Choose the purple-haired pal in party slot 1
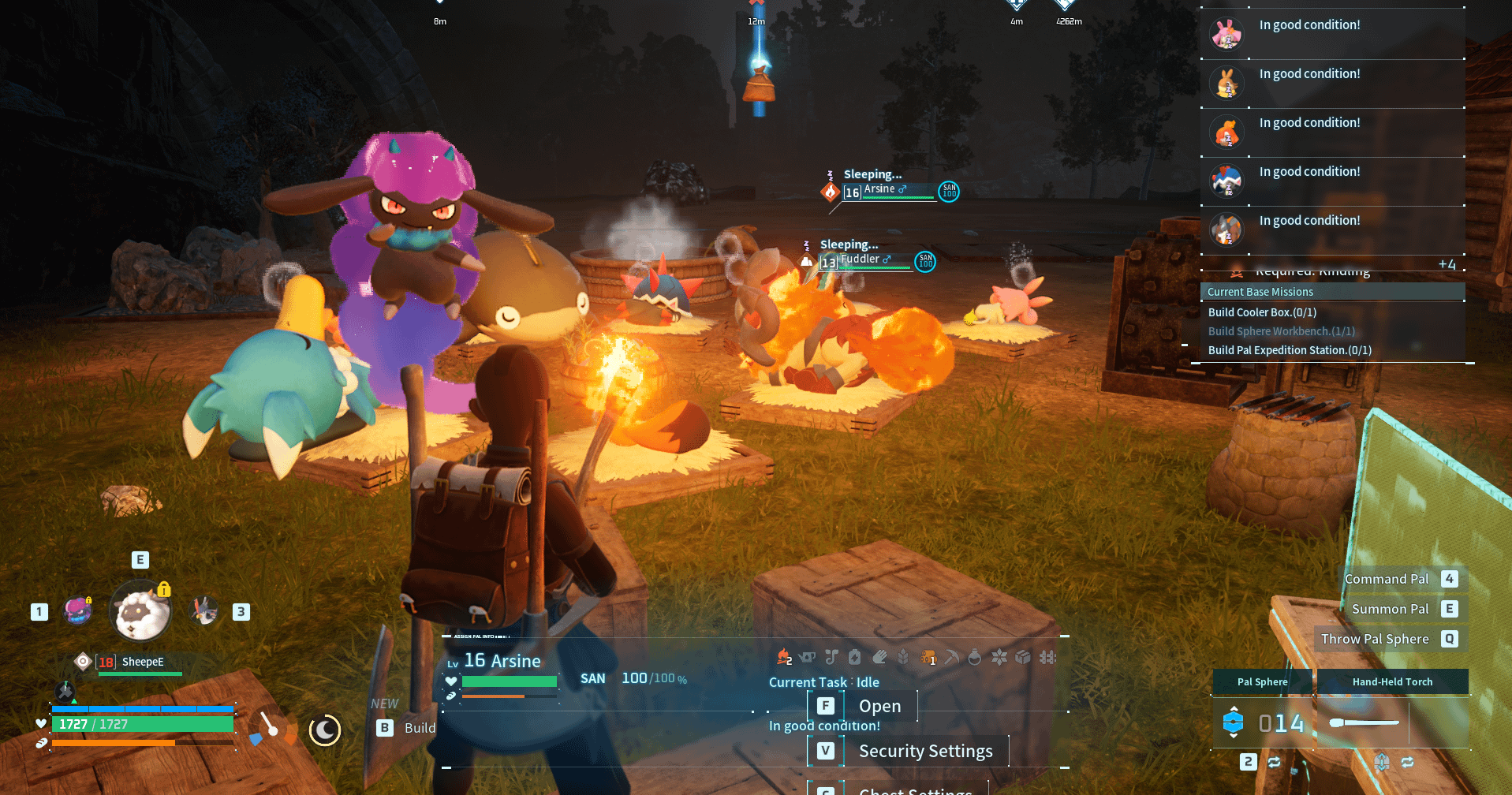This screenshot has height=795, width=1512. click(x=77, y=611)
